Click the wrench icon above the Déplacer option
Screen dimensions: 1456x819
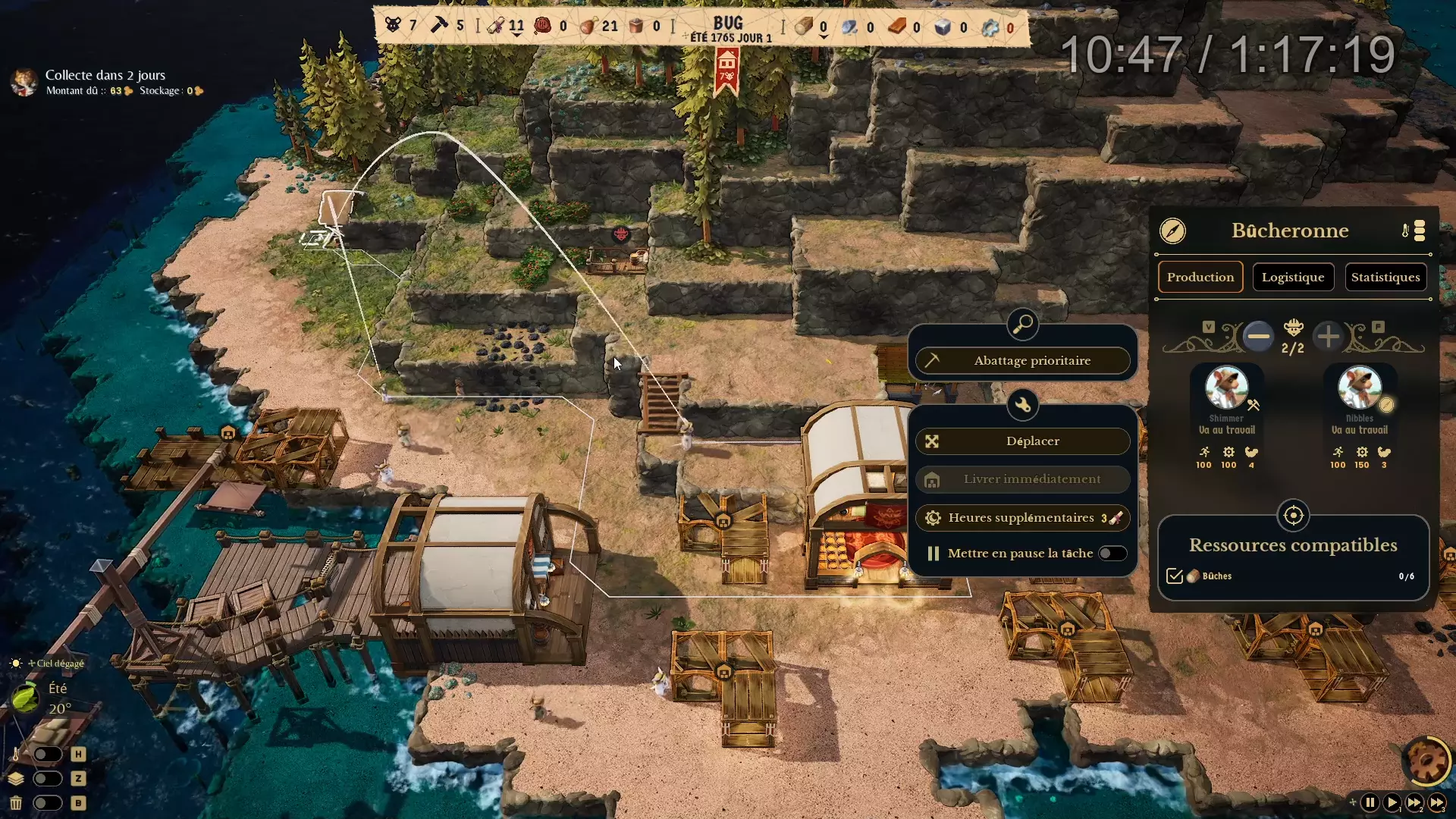click(x=1023, y=406)
